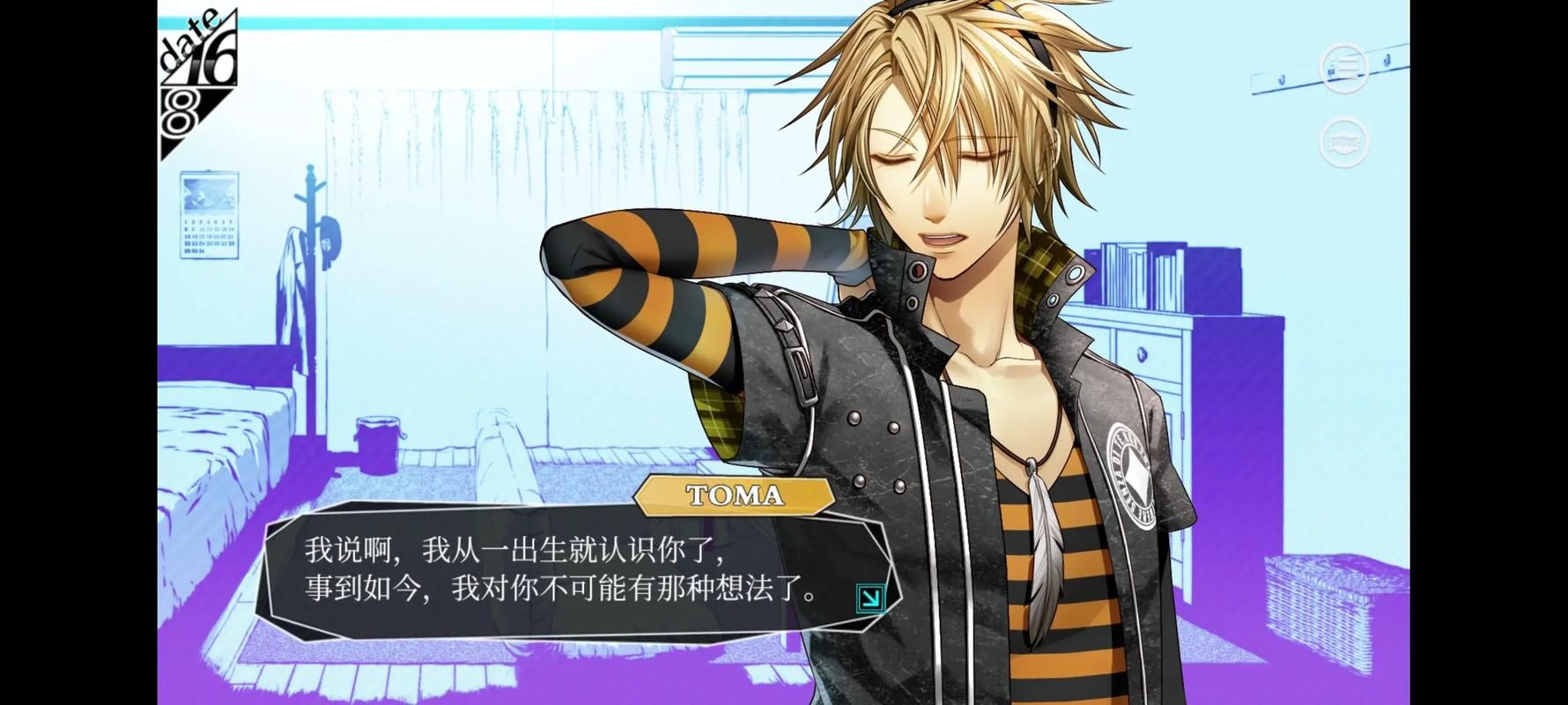Advance dialogue with the cyan arrow indicator
1568x705 pixels.
(869, 598)
